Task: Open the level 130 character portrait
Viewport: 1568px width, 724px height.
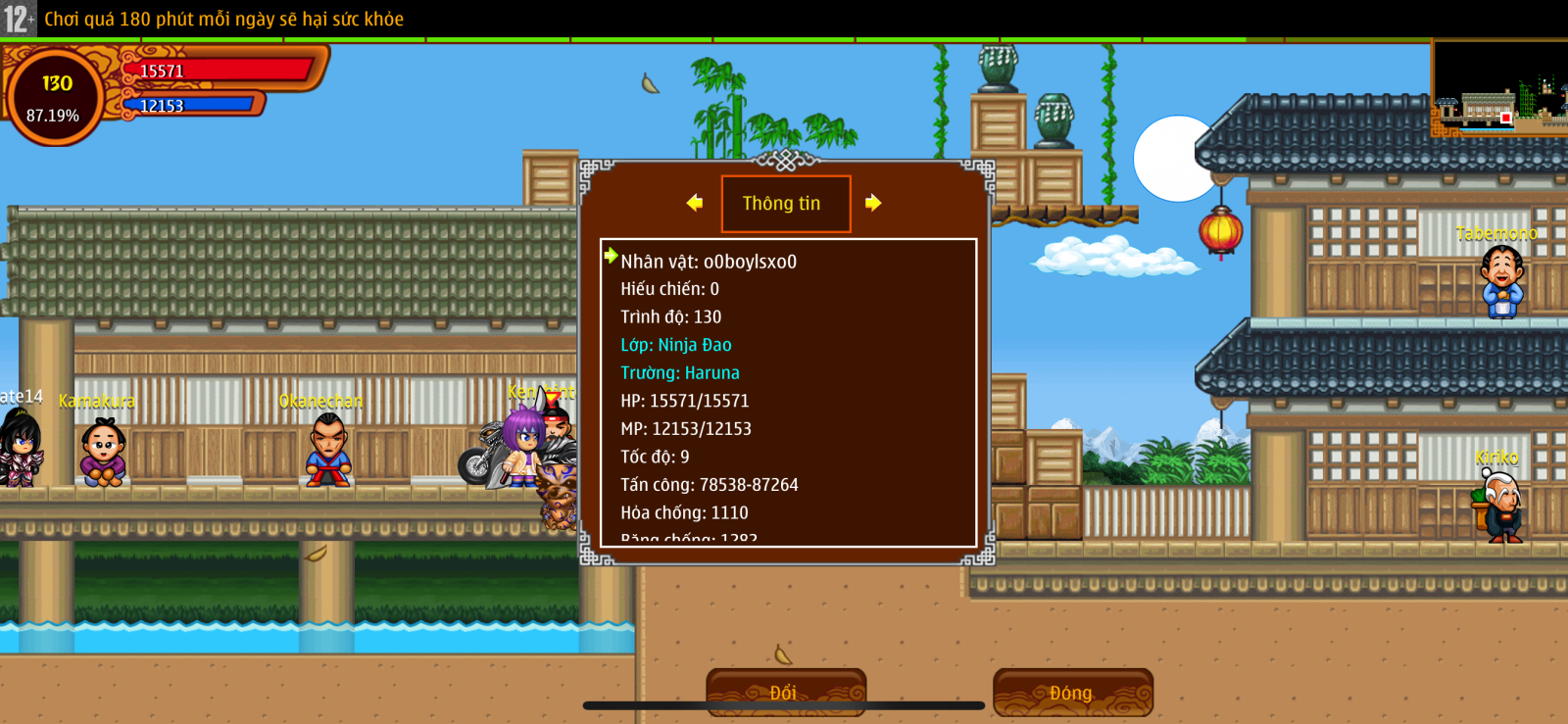Action: [x=55, y=97]
